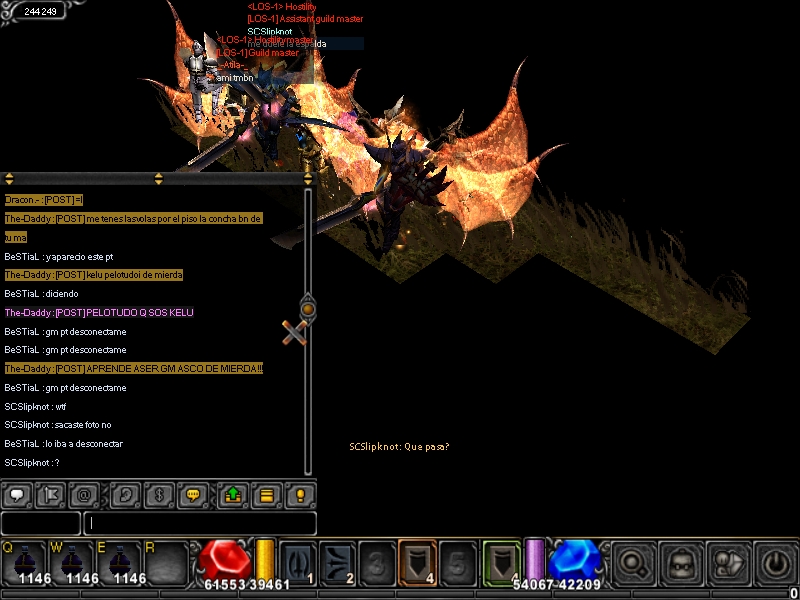Select the orange-framed skill slot 4
The height and width of the screenshot is (600, 800).
(x=416, y=561)
